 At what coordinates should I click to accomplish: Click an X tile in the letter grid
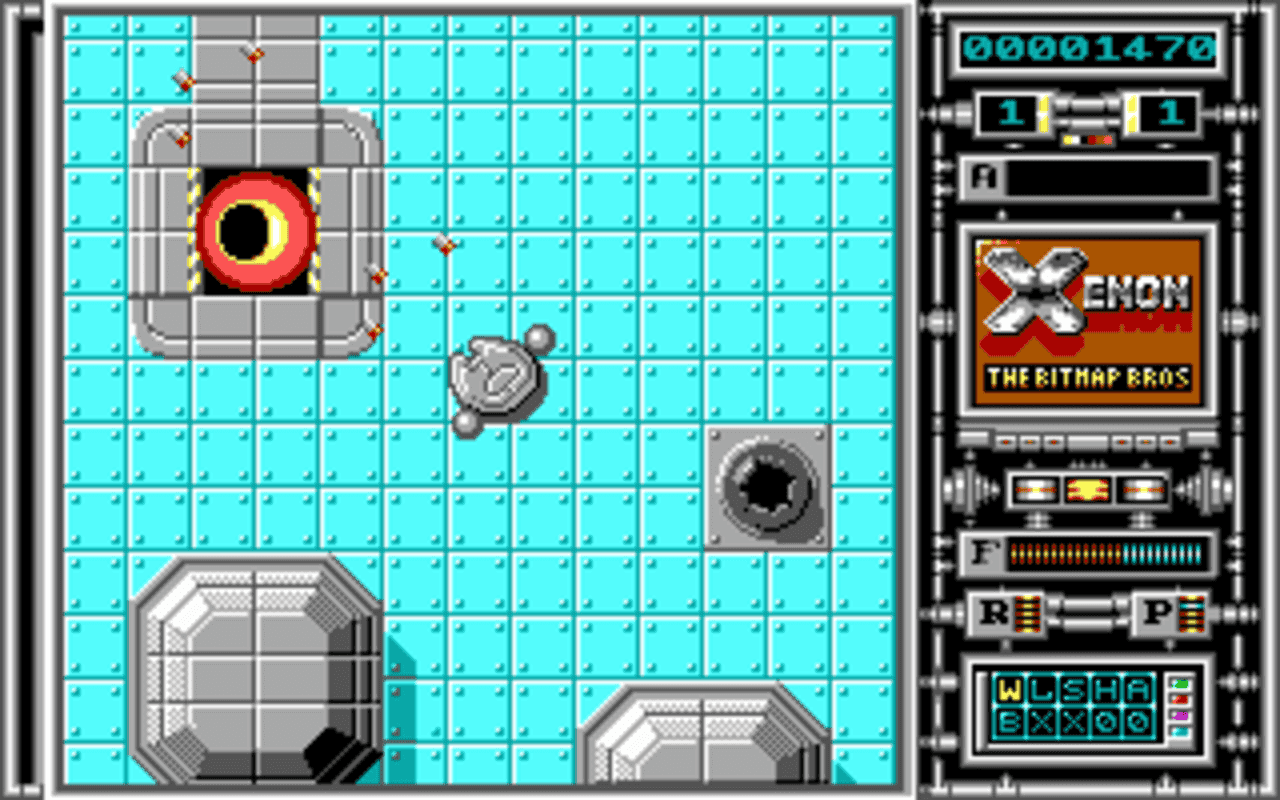click(1044, 722)
